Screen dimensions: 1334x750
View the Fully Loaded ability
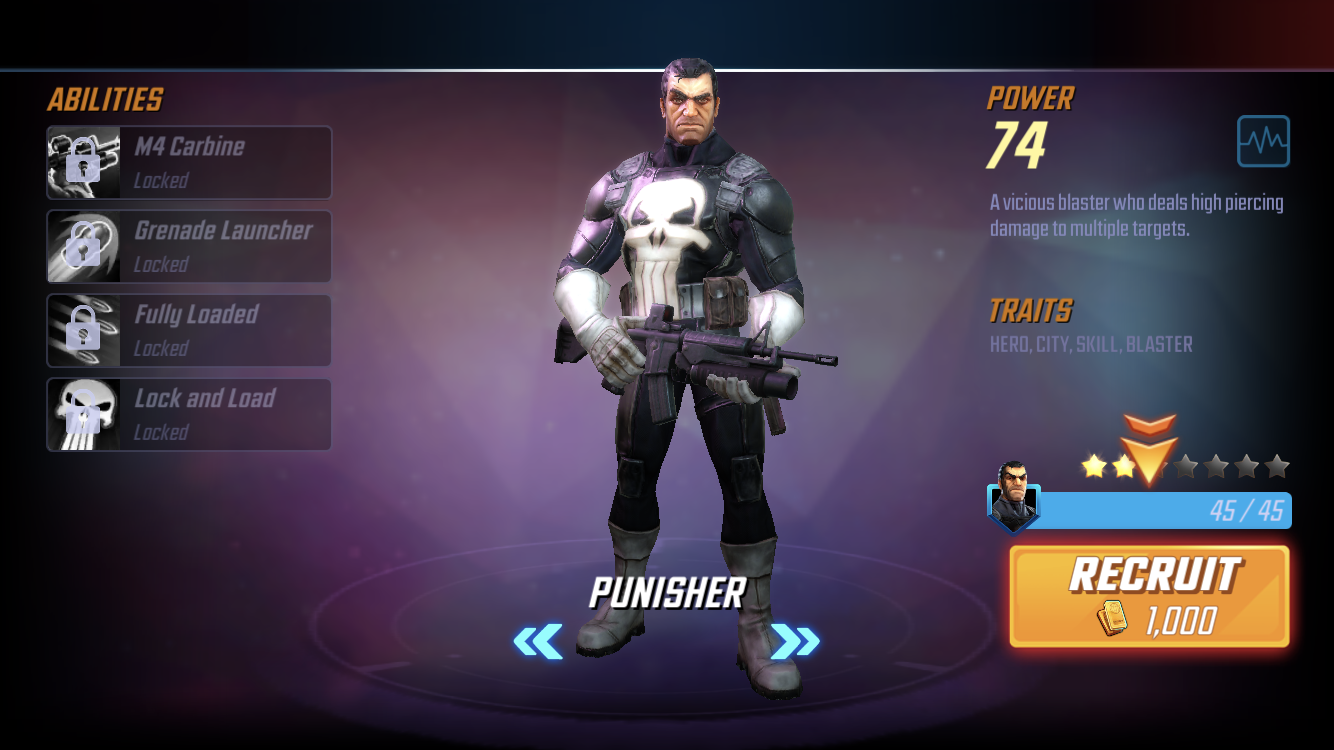pos(189,330)
